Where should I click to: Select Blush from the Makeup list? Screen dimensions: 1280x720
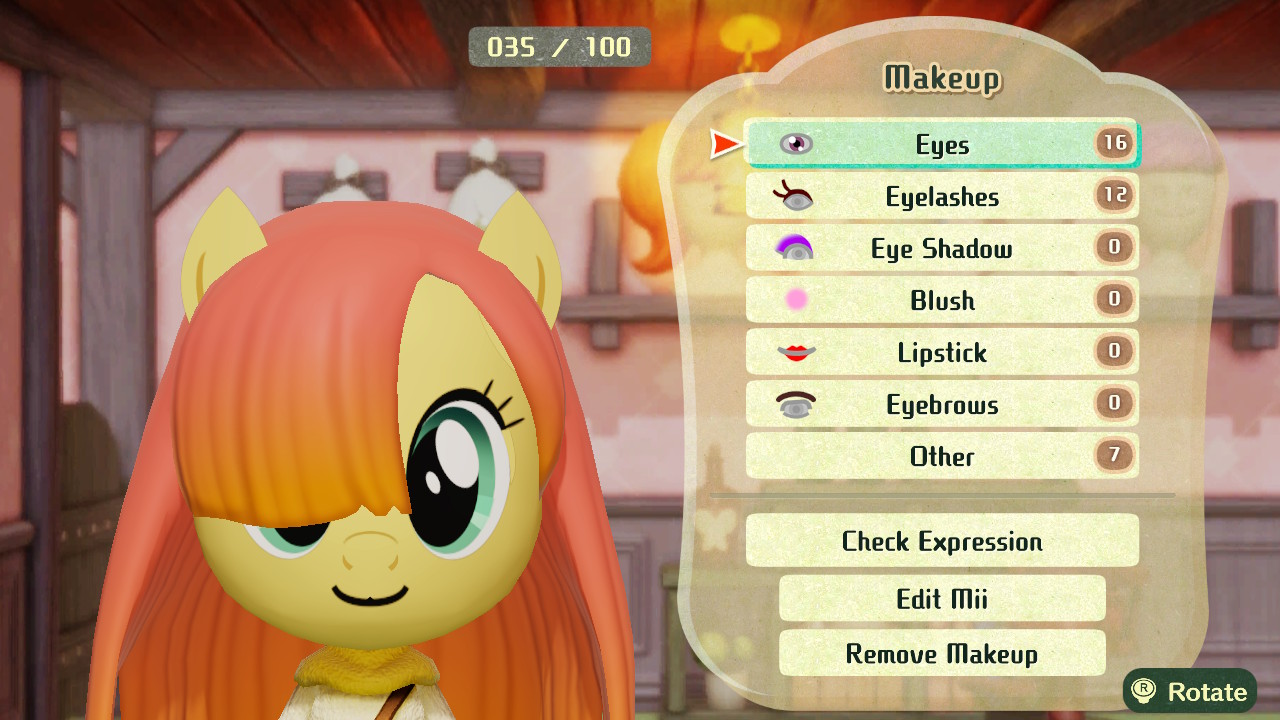[x=942, y=300]
